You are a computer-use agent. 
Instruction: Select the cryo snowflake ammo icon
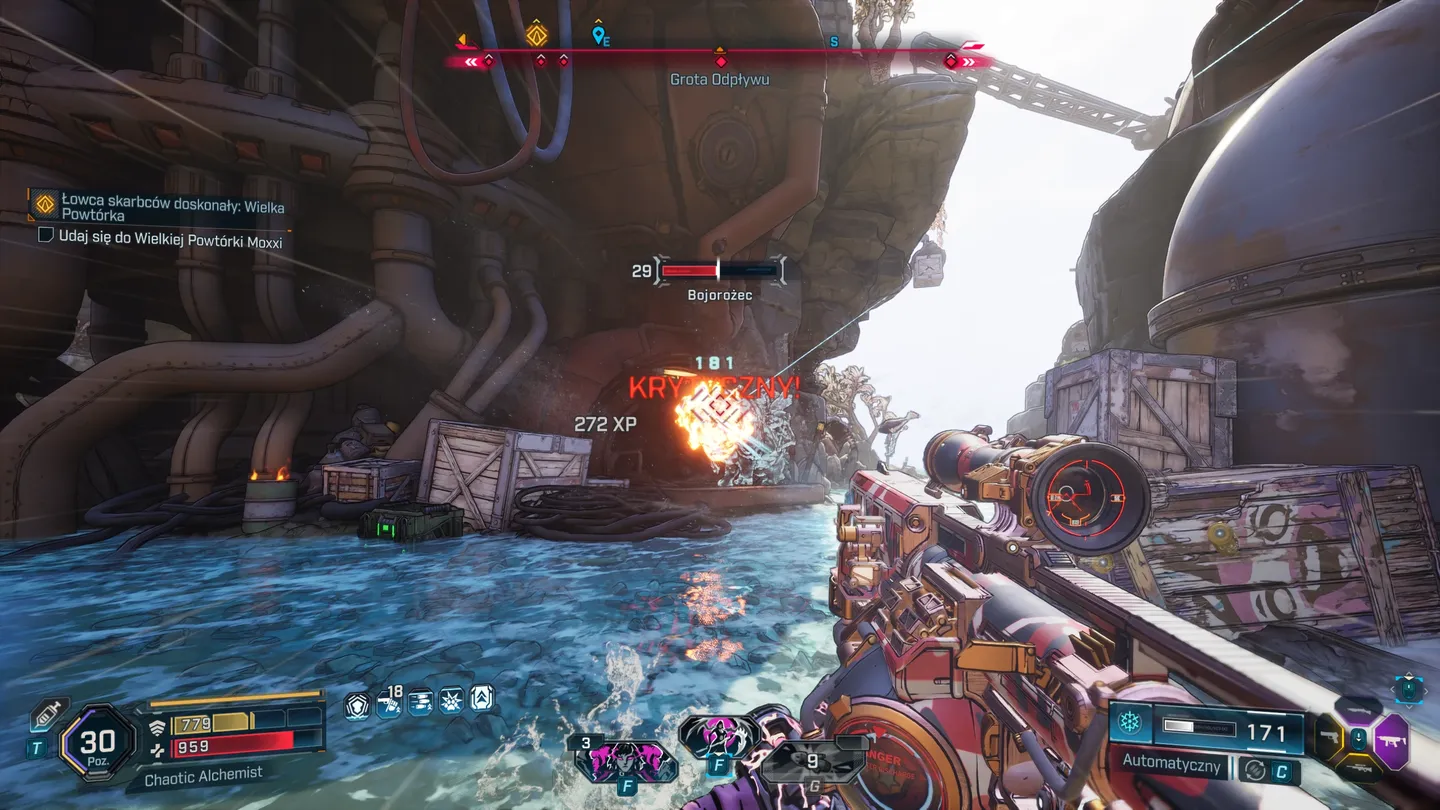1128,720
